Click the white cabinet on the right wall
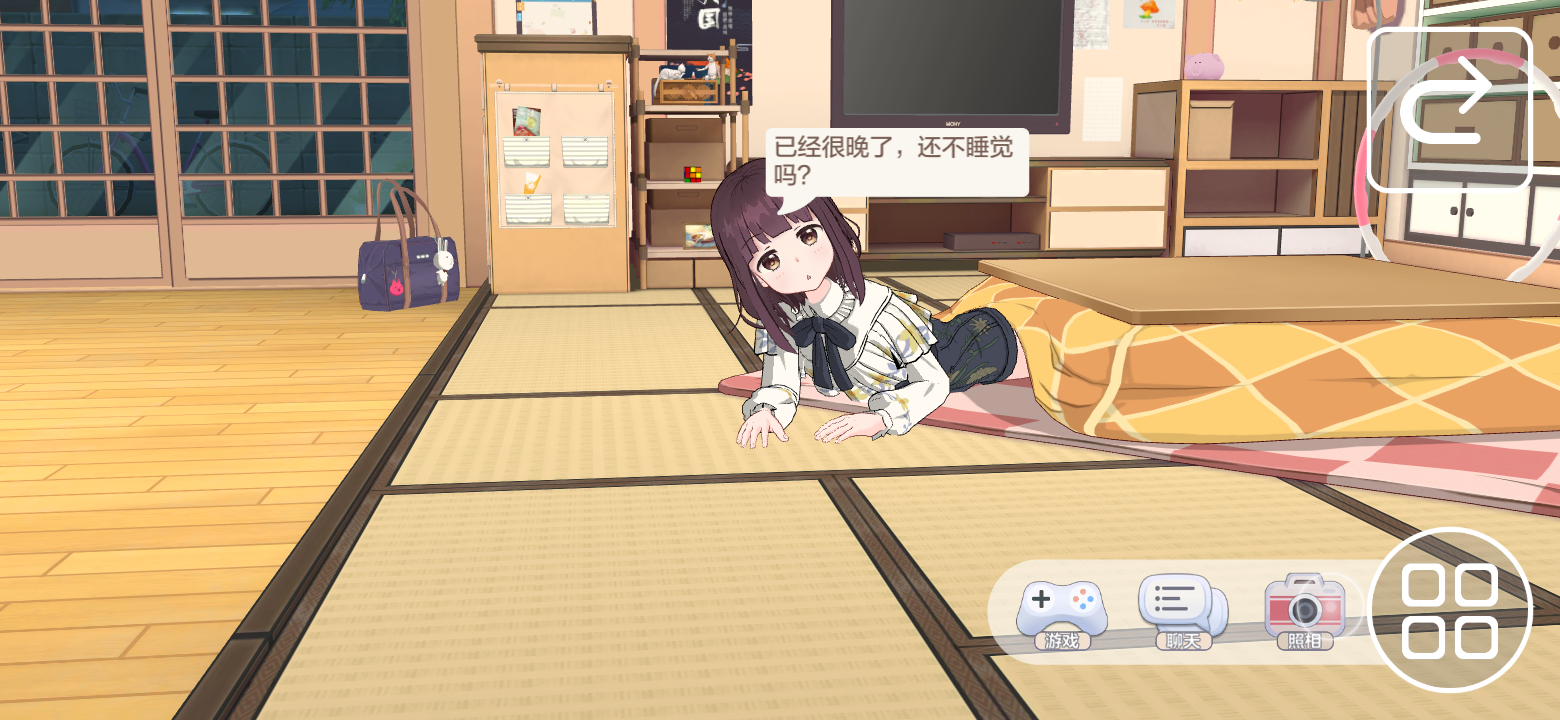The height and width of the screenshot is (720, 1560). click(1460, 215)
